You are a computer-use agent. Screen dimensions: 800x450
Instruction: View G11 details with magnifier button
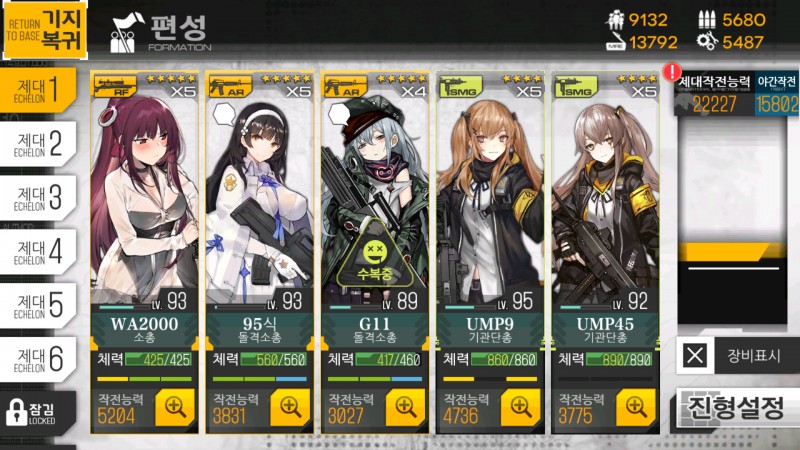point(405,406)
